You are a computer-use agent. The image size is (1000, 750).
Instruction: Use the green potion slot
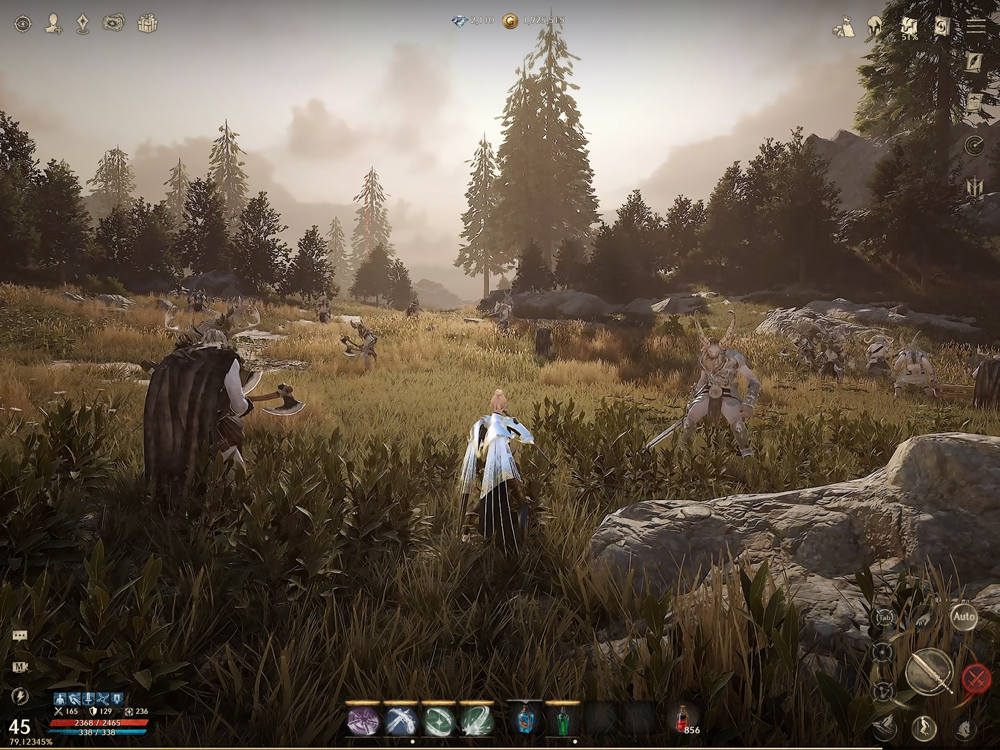[x=563, y=720]
